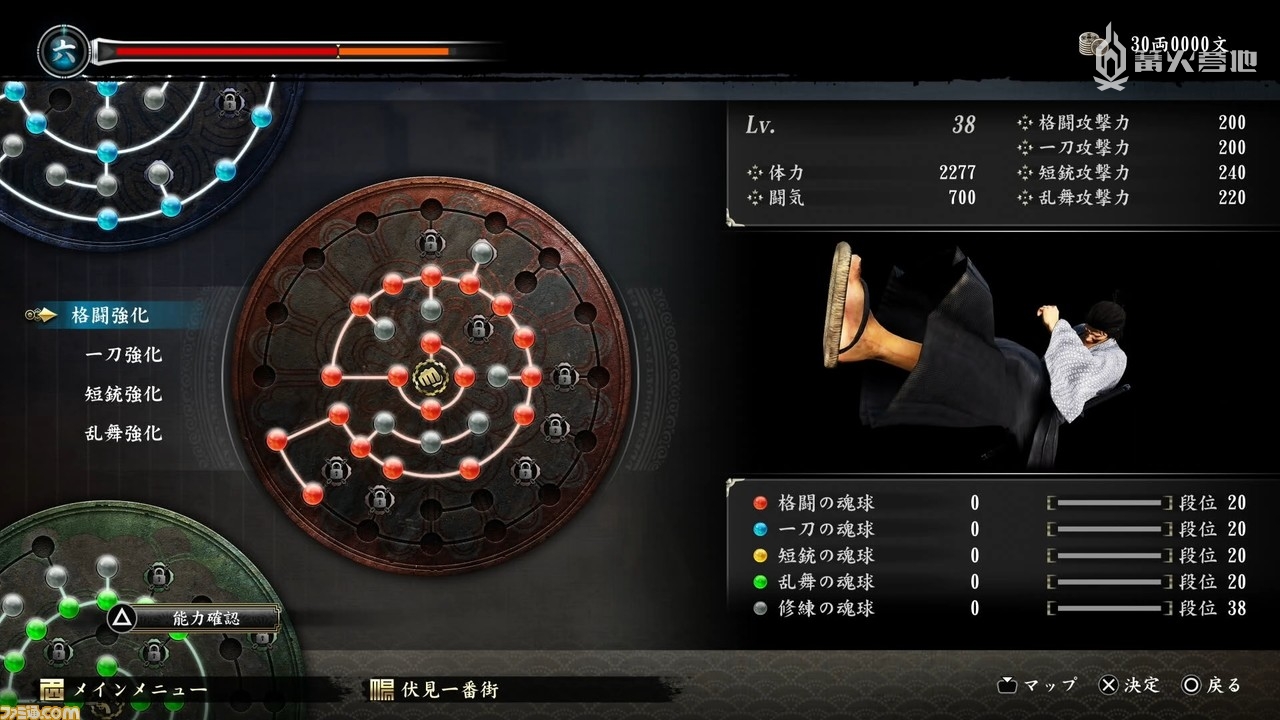Screen dimensions: 1280x720
Task: Select the fist icon at the wheel's center
Action: coord(431,376)
